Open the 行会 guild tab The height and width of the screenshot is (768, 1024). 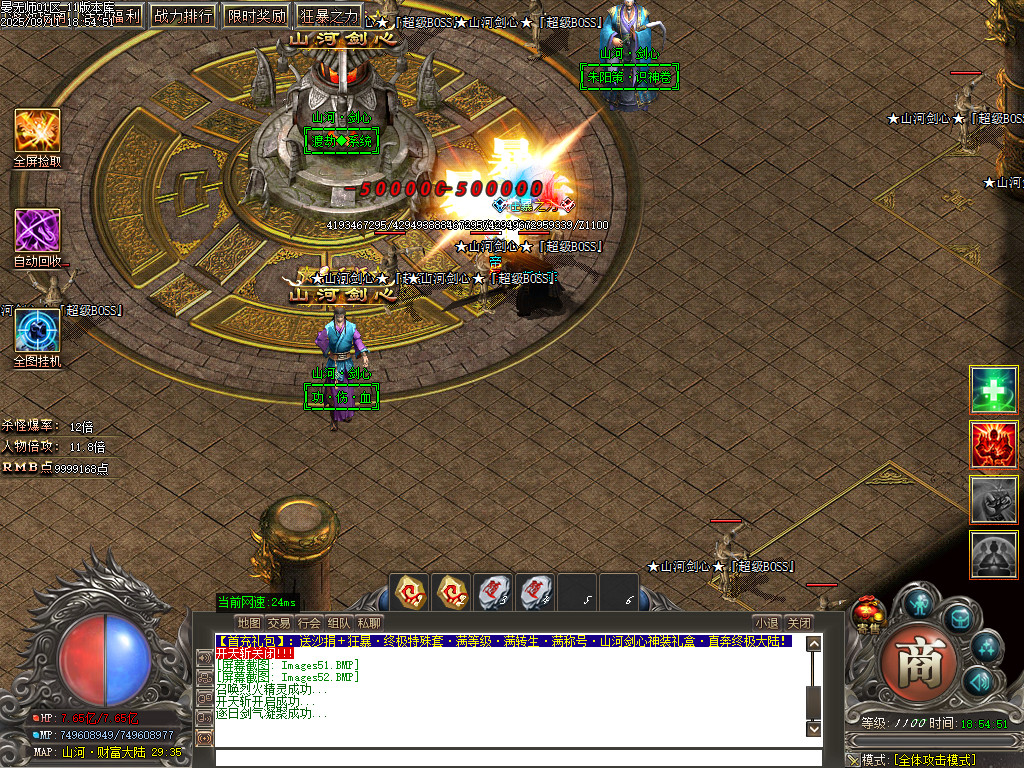pos(309,623)
